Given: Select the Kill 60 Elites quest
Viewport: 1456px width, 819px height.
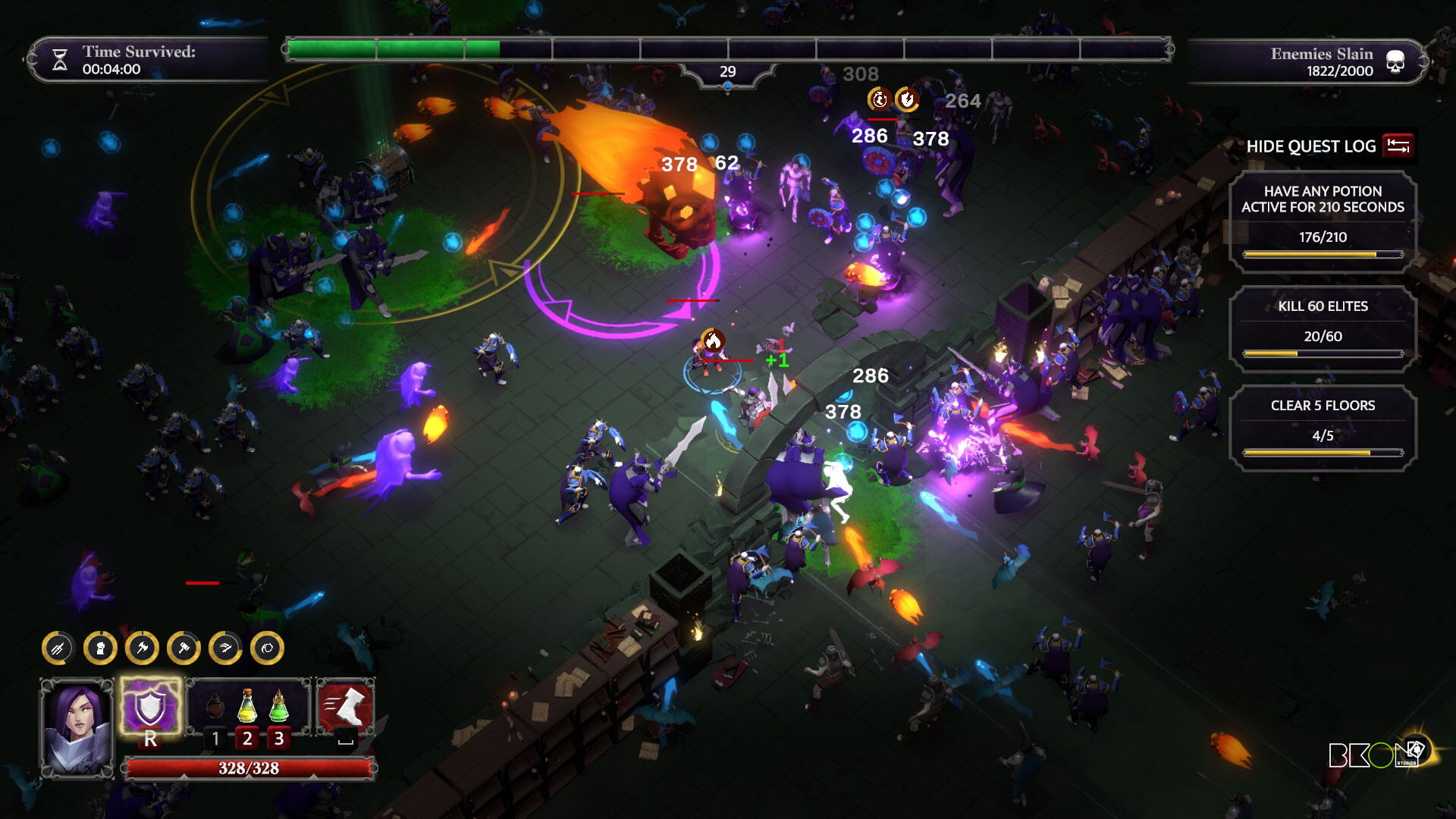Looking at the screenshot, I should point(1323,328).
